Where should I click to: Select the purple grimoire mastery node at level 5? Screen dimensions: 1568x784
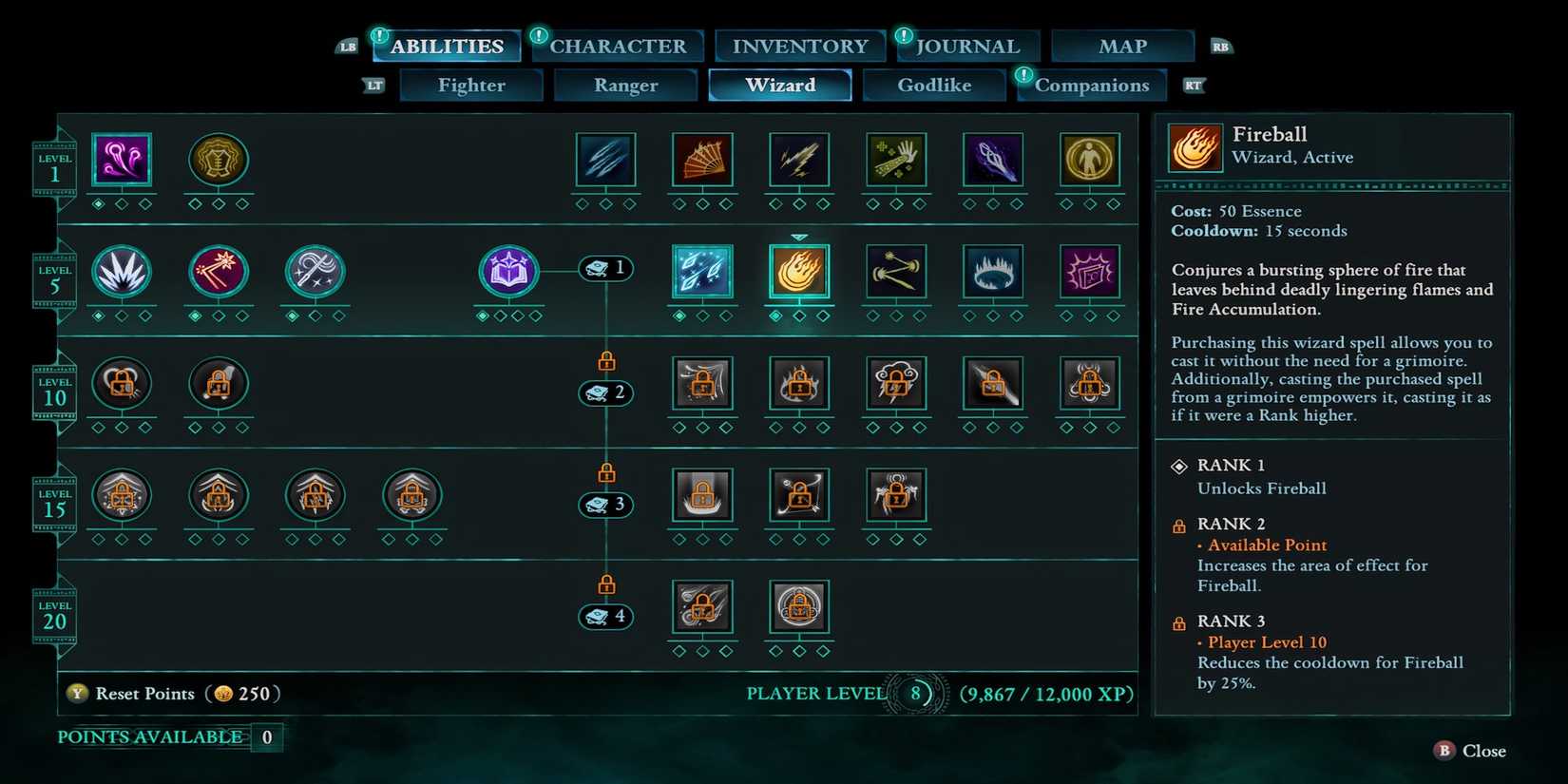click(x=508, y=271)
